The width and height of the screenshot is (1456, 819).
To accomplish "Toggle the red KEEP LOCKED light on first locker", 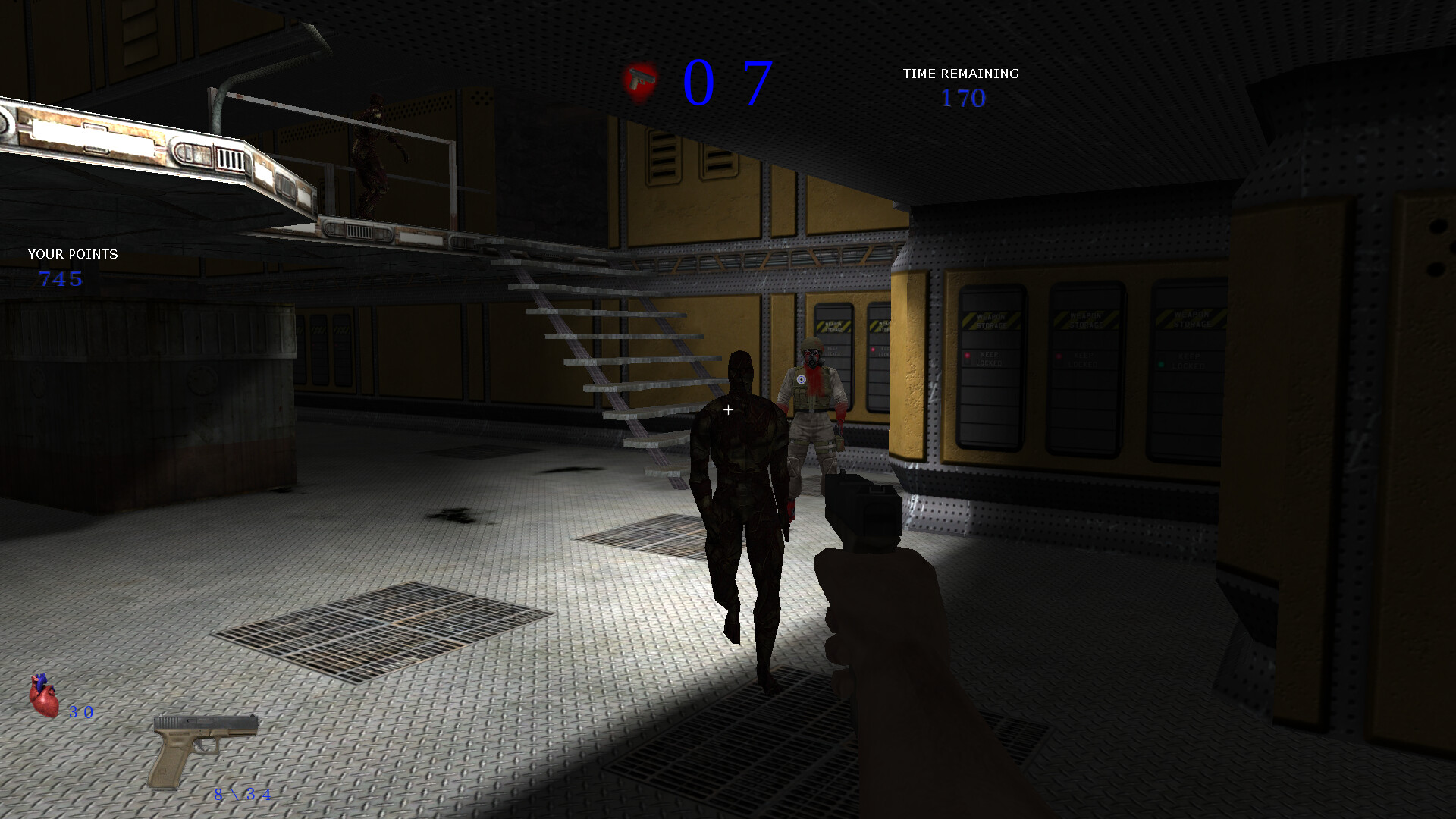I will pos(968,356).
